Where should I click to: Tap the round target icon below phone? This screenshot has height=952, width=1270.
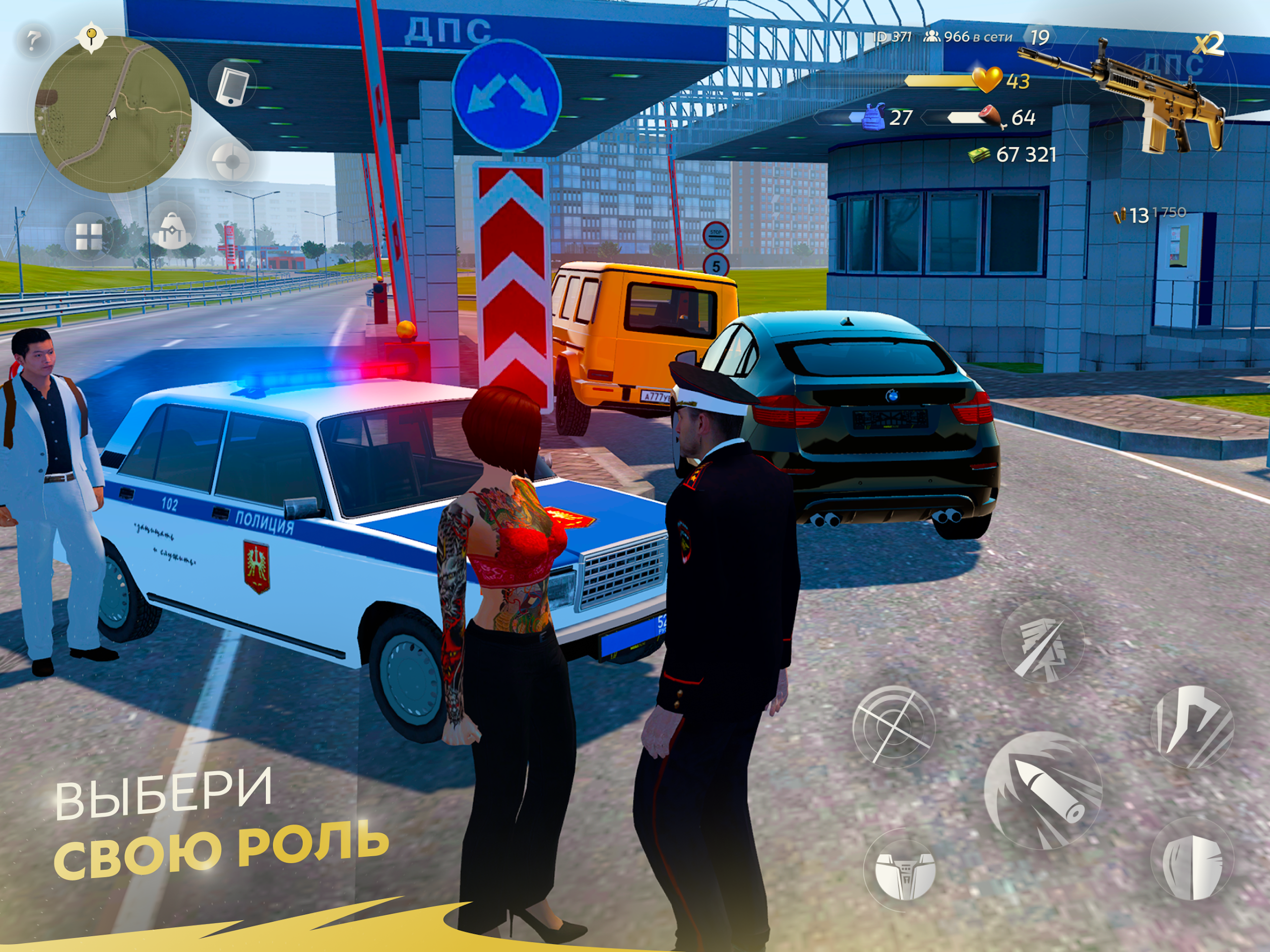click(231, 162)
